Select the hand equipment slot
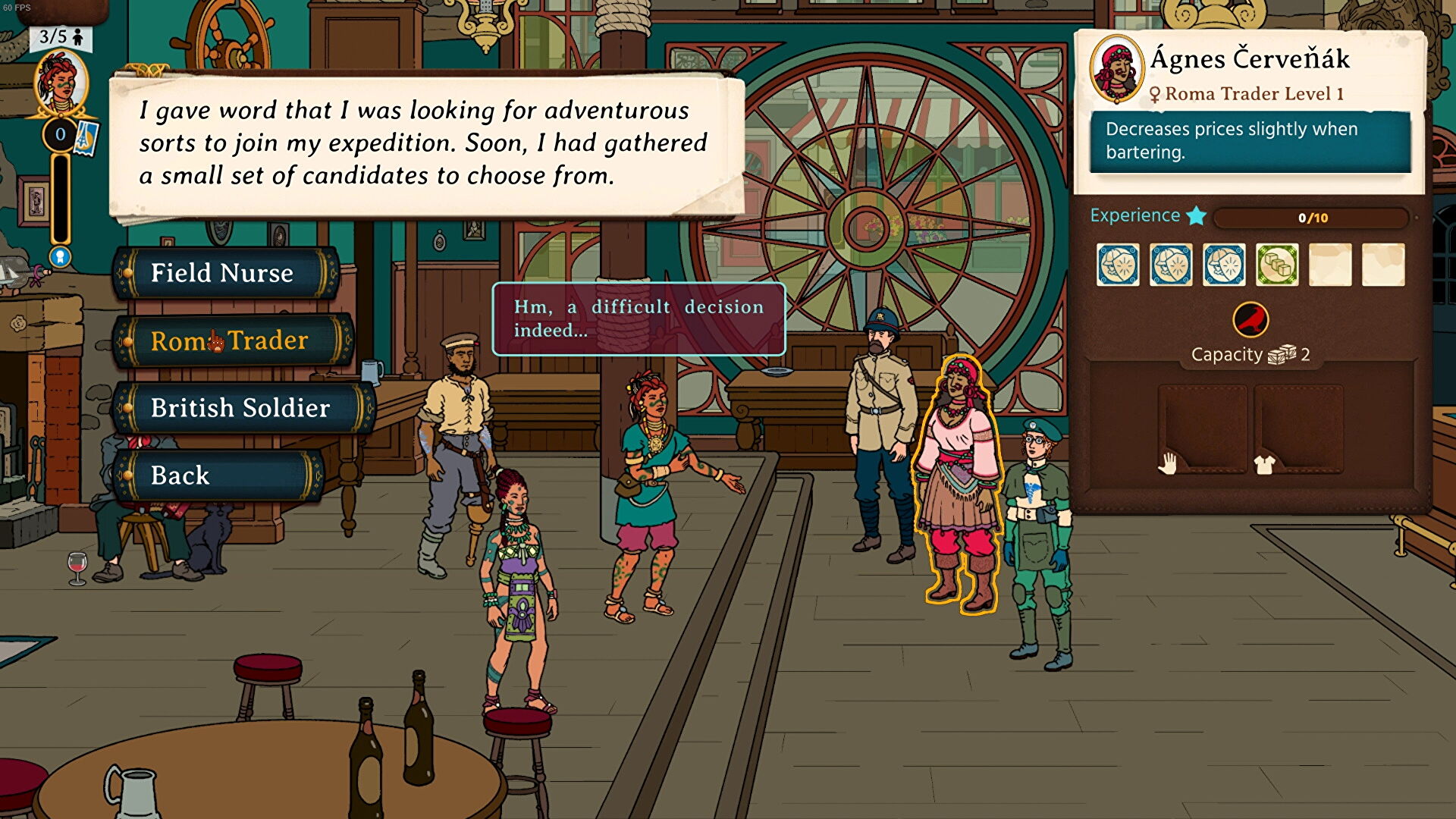This screenshot has width=1456, height=819. click(x=1203, y=429)
